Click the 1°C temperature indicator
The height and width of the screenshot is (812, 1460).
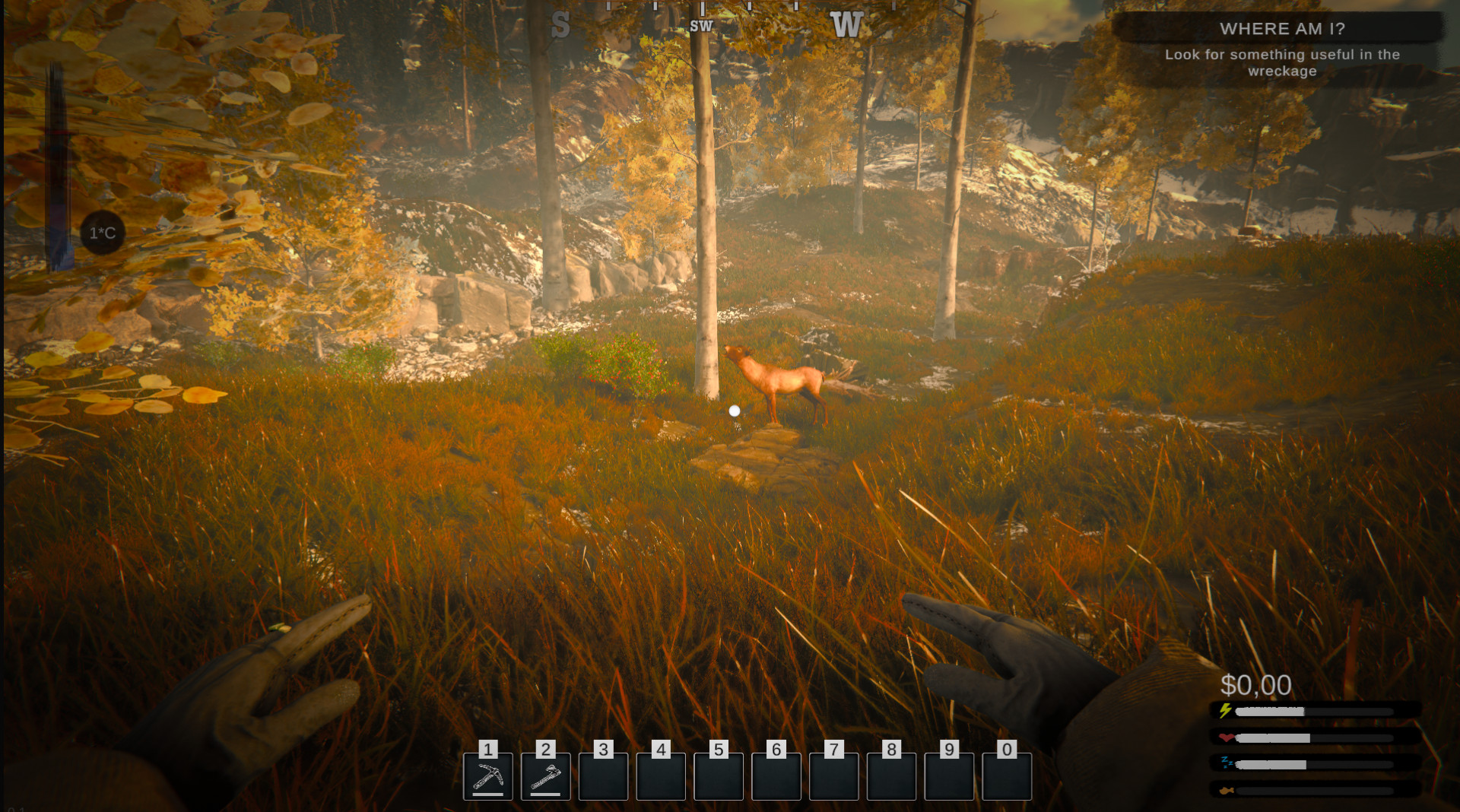click(x=103, y=233)
